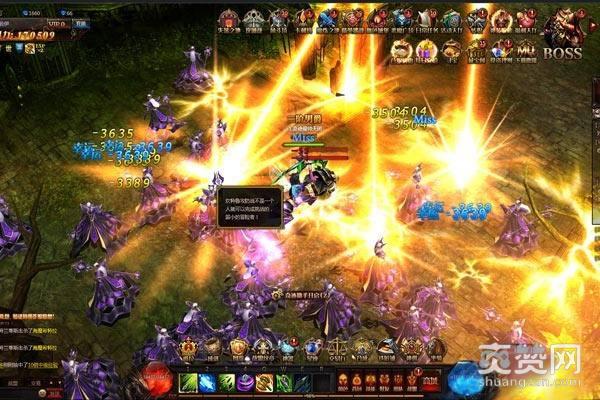This screenshot has height=400, width=600.
Task: Cast the blue ice skill on hotbar
Action: [x=207, y=383]
